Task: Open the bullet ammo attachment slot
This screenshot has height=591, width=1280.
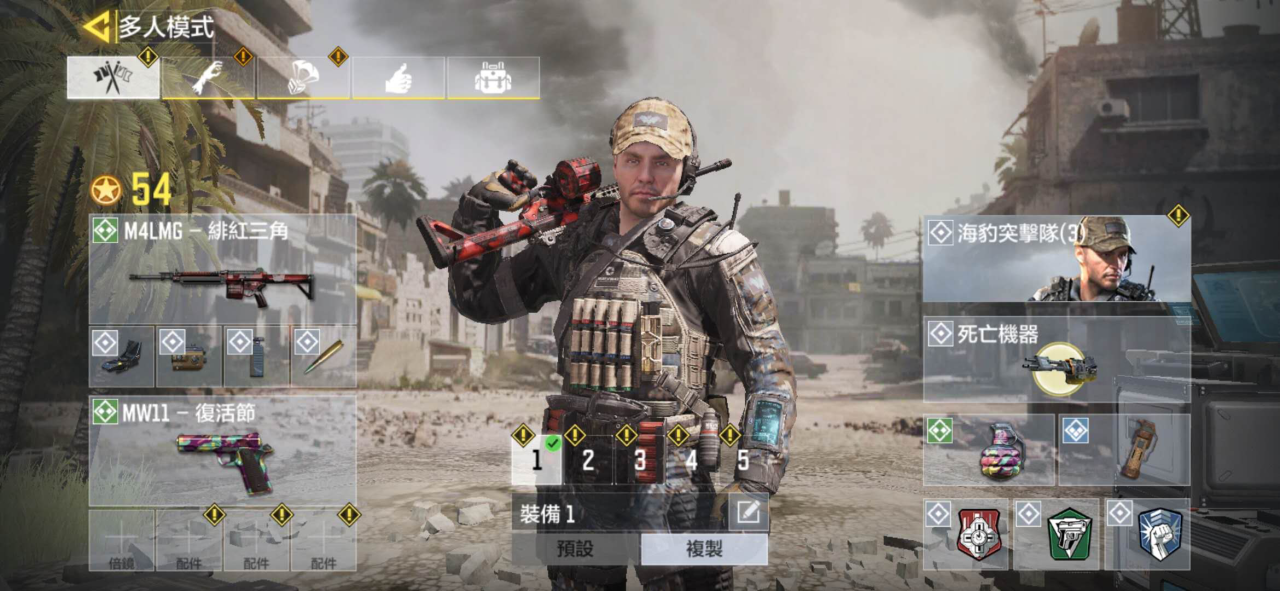Action: pyautogui.click(x=324, y=357)
